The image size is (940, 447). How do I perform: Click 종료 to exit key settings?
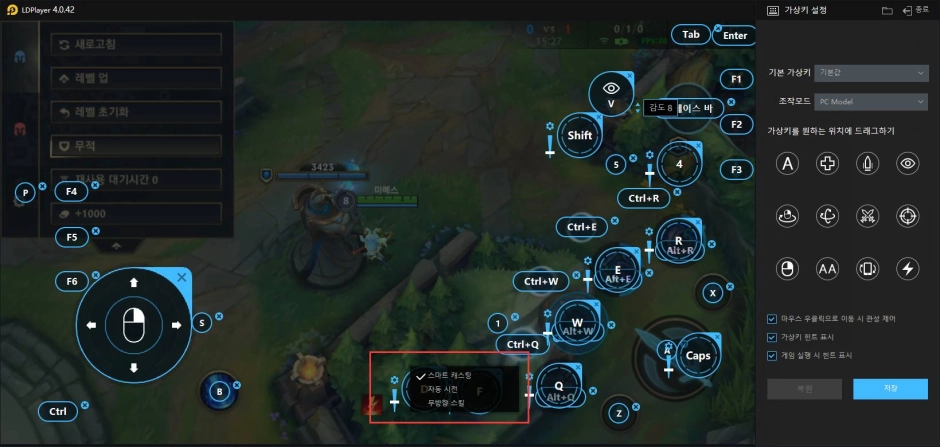[x=914, y=10]
